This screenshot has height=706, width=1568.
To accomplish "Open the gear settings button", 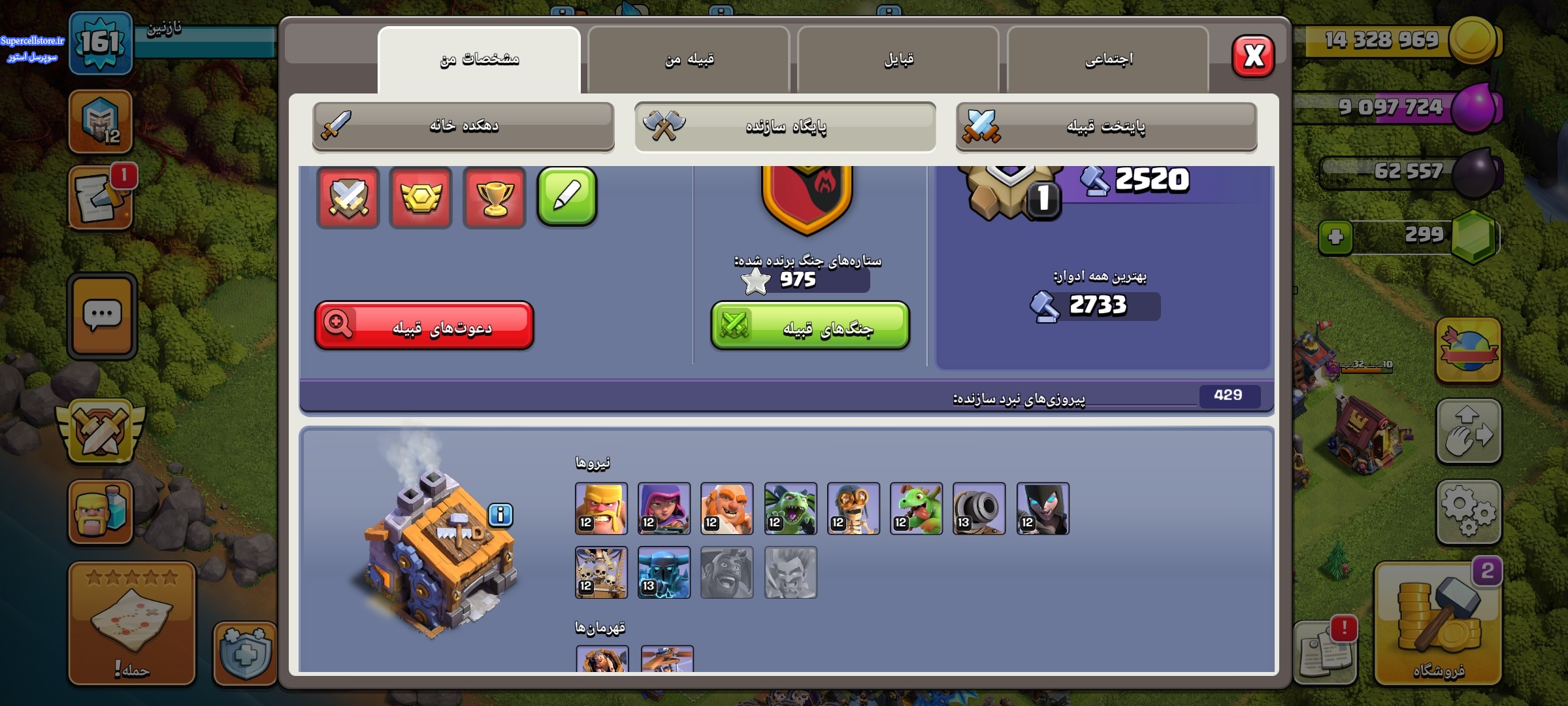I will point(1468,512).
